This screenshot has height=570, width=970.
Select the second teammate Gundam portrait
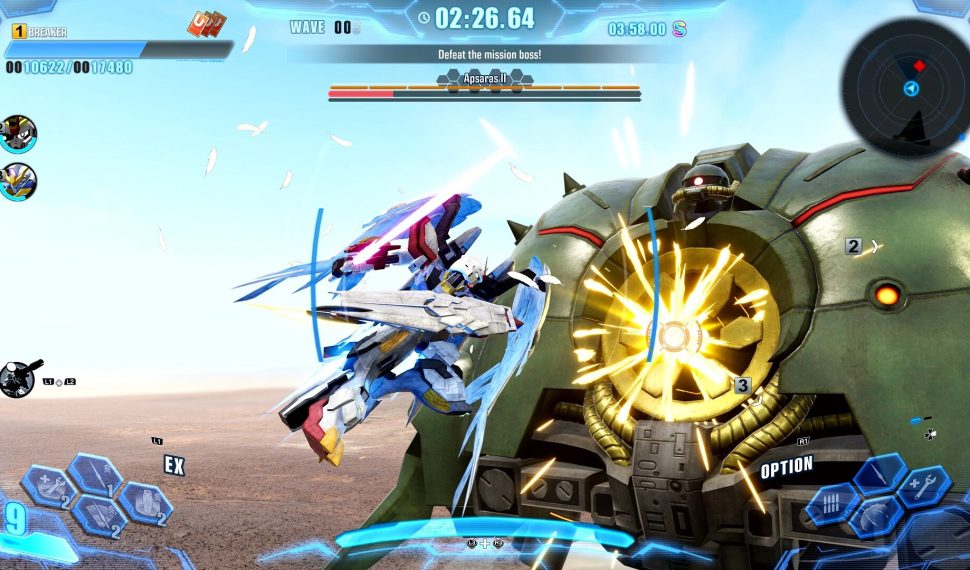tap(18, 181)
